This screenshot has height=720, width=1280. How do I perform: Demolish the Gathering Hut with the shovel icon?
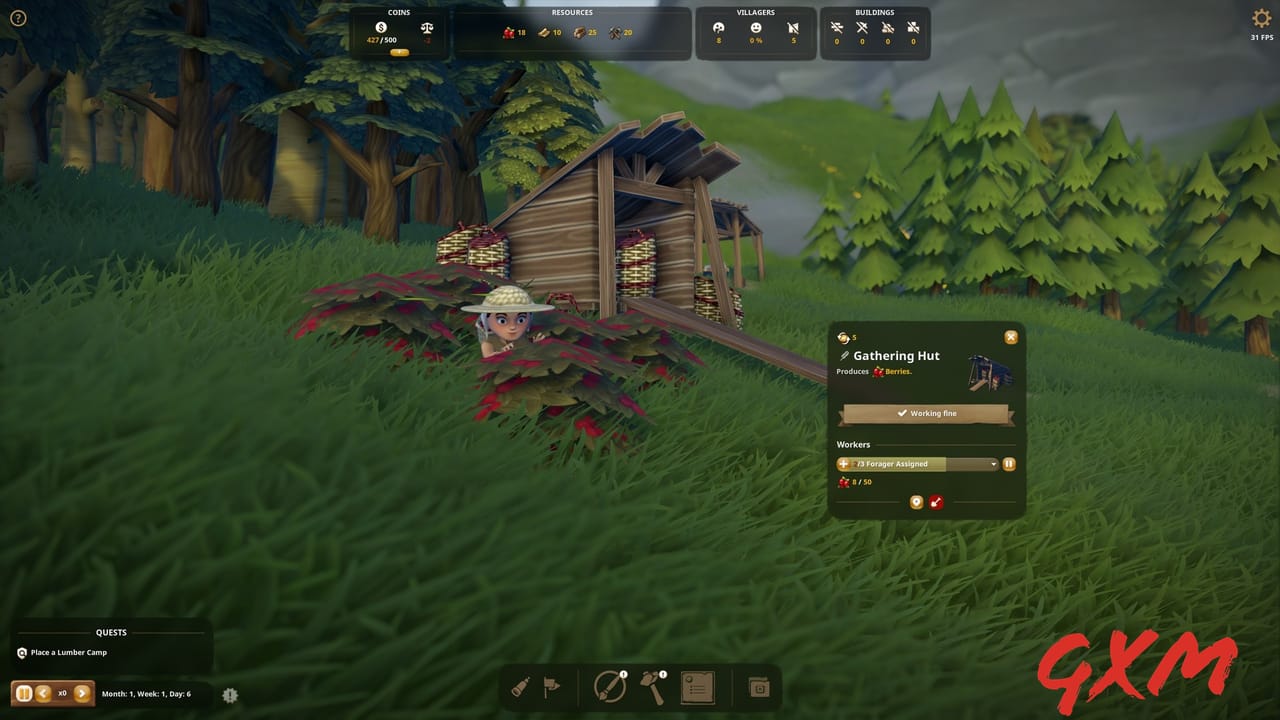(x=937, y=502)
